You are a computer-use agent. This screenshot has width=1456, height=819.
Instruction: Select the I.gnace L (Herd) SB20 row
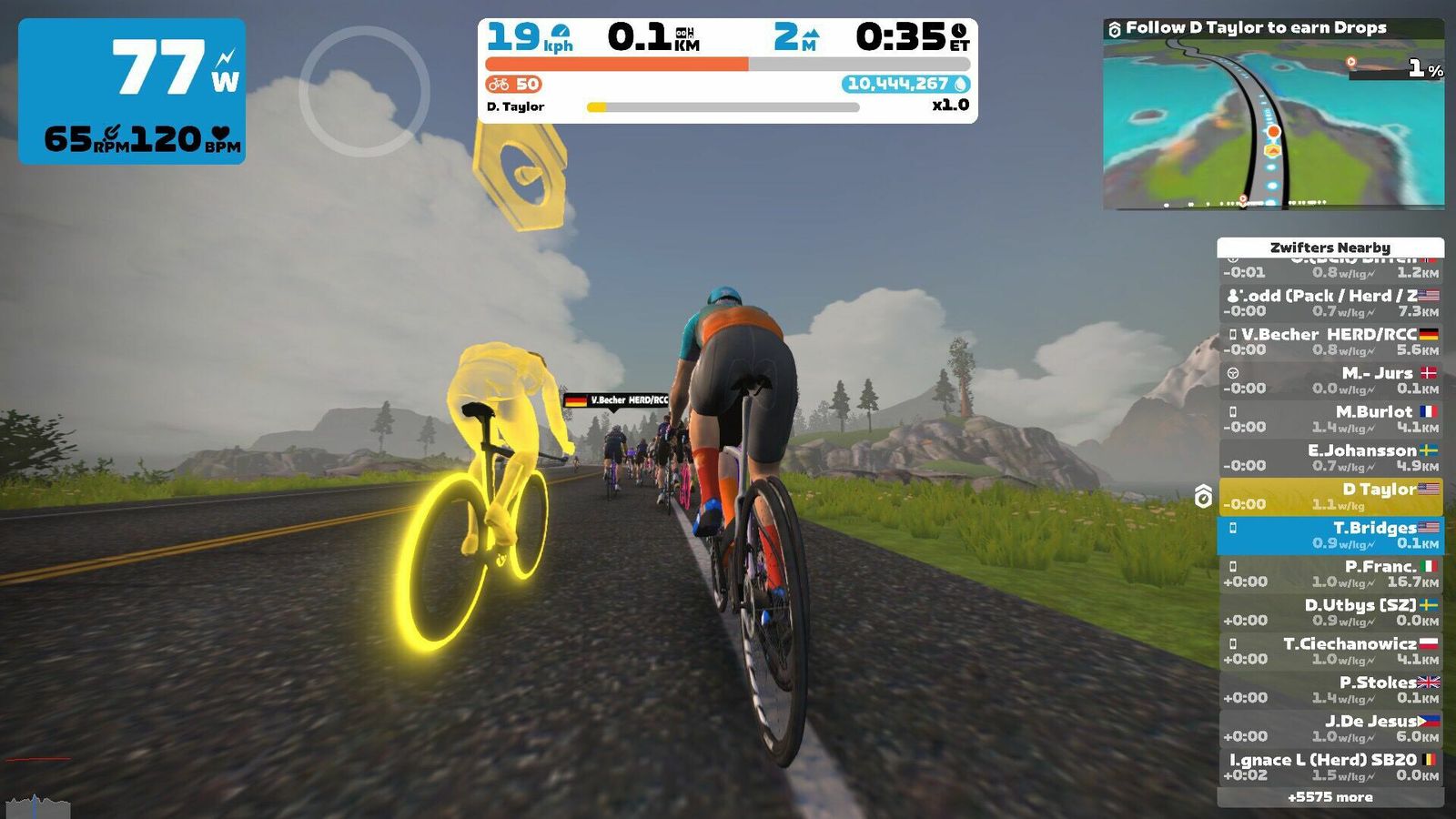tap(1330, 767)
